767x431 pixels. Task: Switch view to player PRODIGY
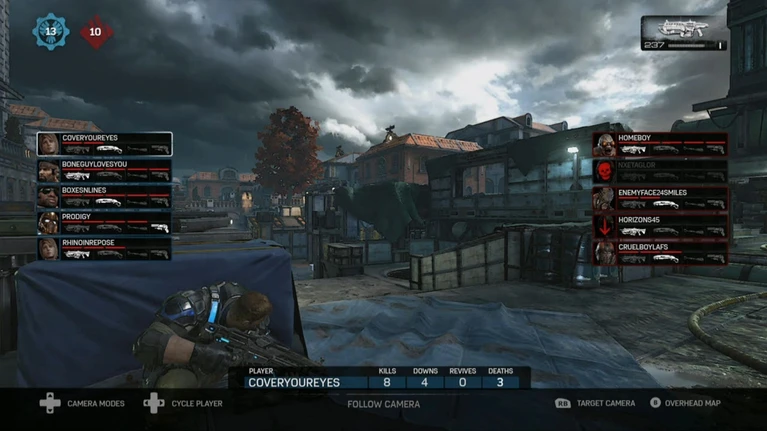coord(104,222)
